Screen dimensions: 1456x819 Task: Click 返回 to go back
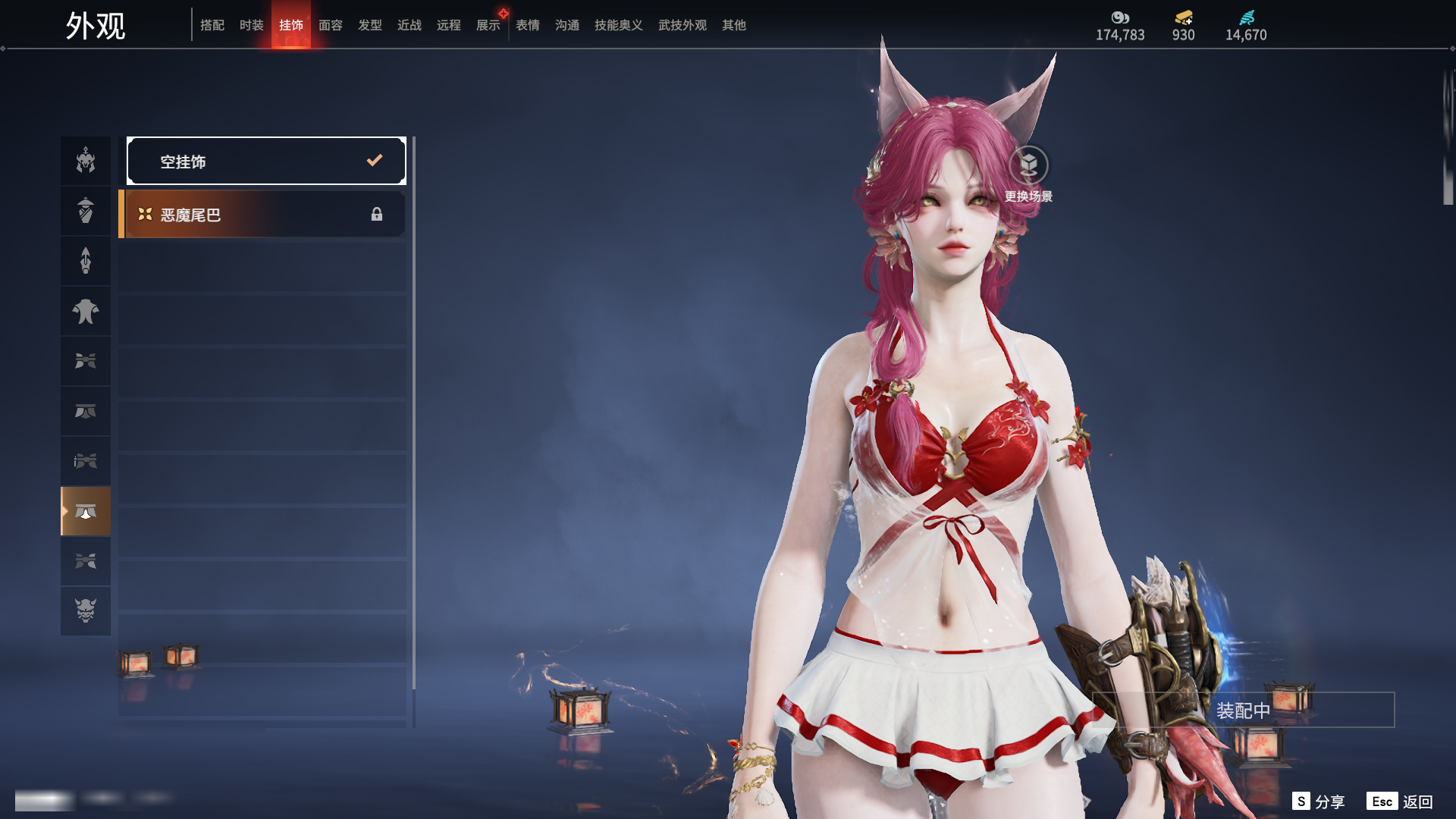pyautogui.click(x=1400, y=802)
